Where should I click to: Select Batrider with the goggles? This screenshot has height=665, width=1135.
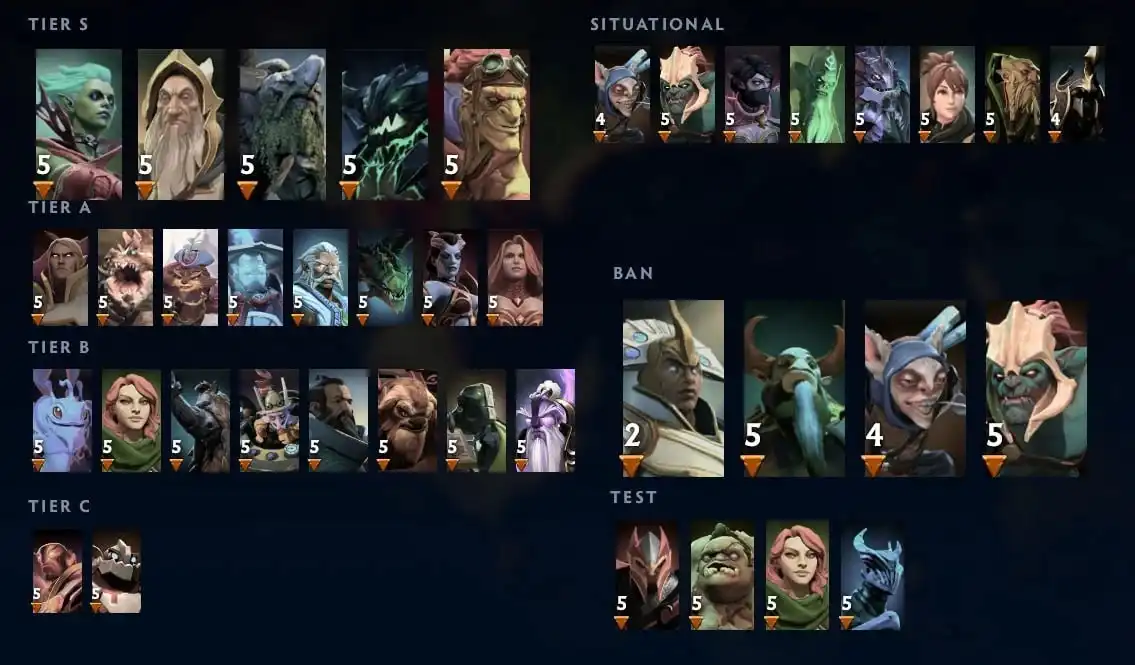coord(487,124)
